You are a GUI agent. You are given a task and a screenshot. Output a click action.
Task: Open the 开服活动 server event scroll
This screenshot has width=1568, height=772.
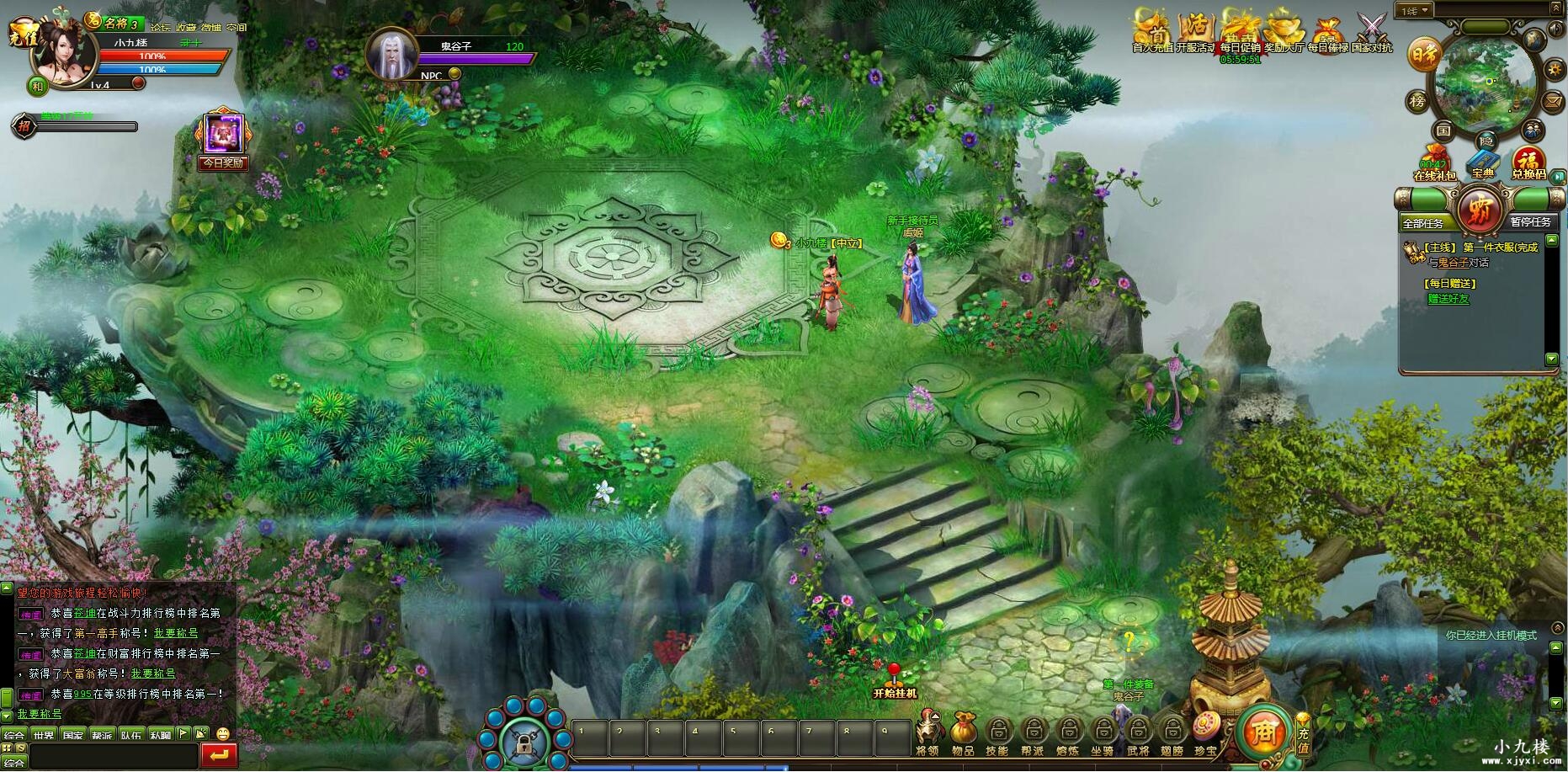1196,31
